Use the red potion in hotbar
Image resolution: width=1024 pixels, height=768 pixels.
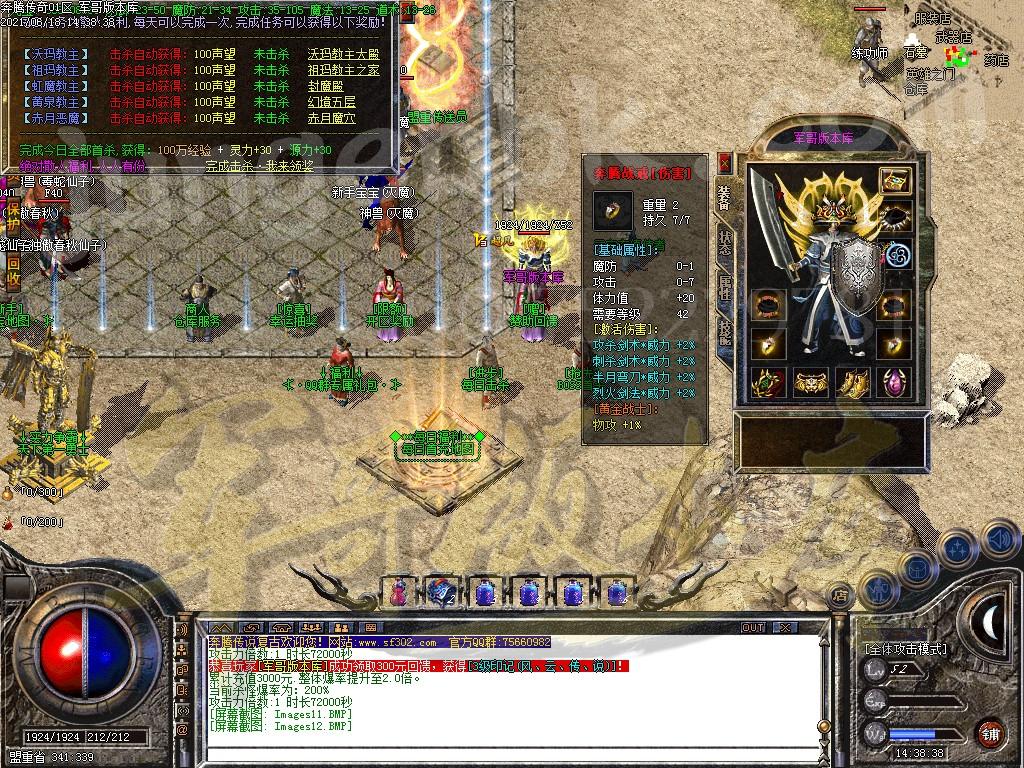[x=399, y=592]
